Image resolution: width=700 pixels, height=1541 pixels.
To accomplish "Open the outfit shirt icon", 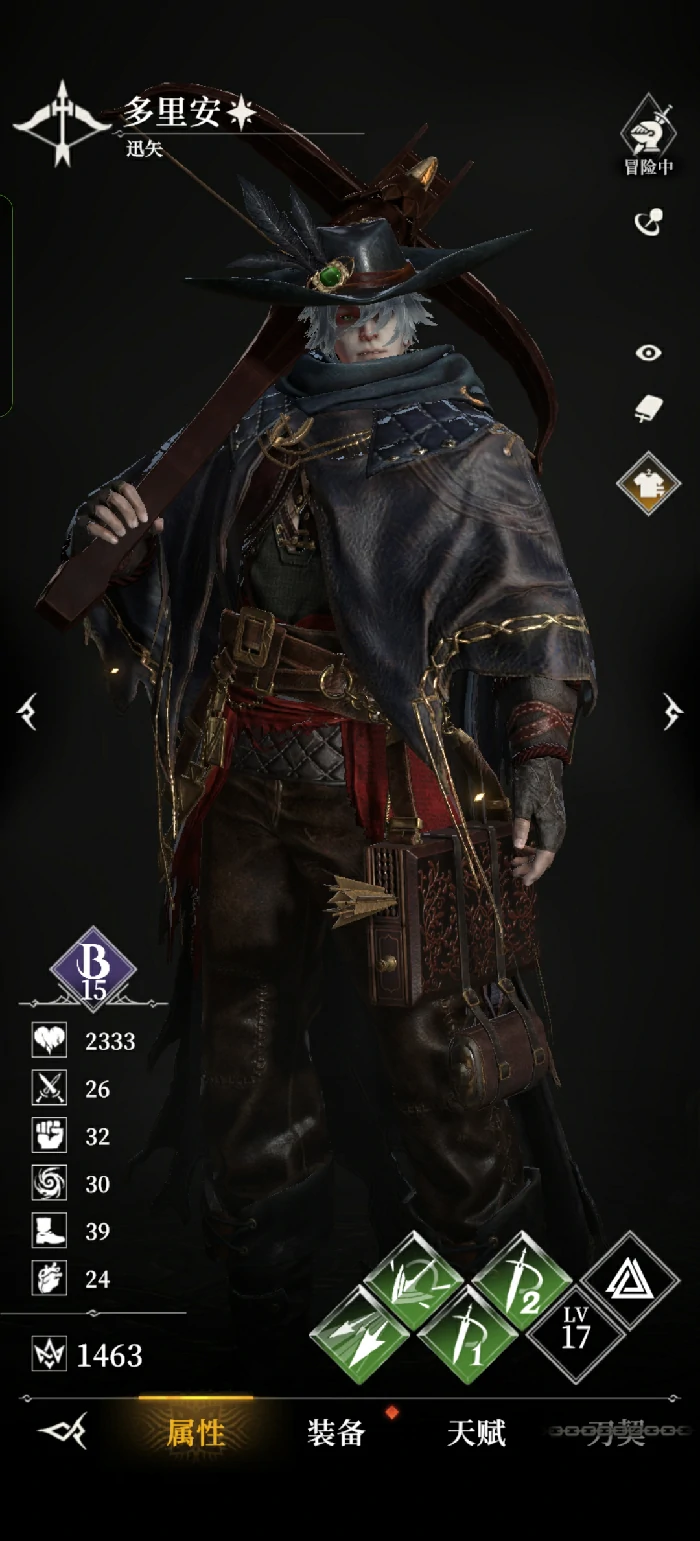I will coord(648,483).
